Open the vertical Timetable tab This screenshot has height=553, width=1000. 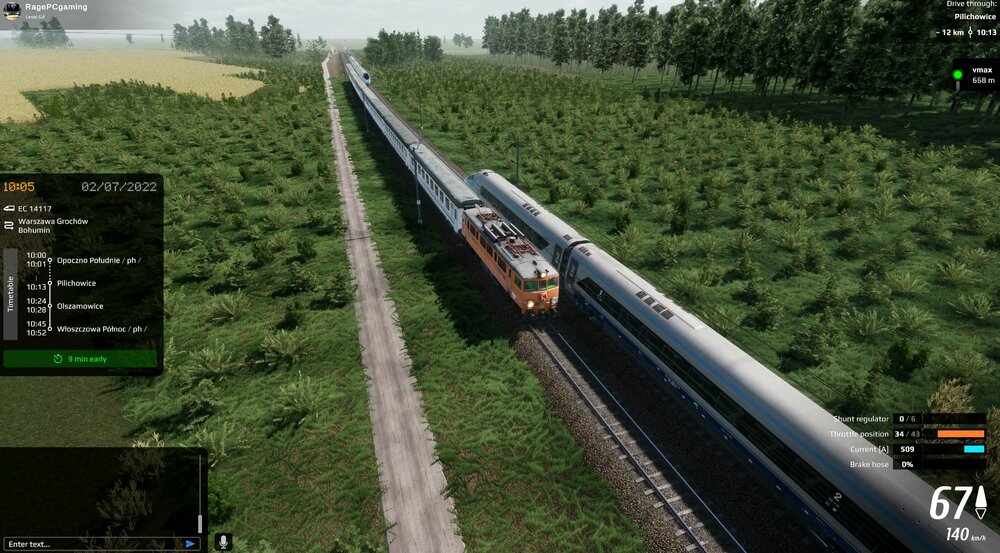11,293
